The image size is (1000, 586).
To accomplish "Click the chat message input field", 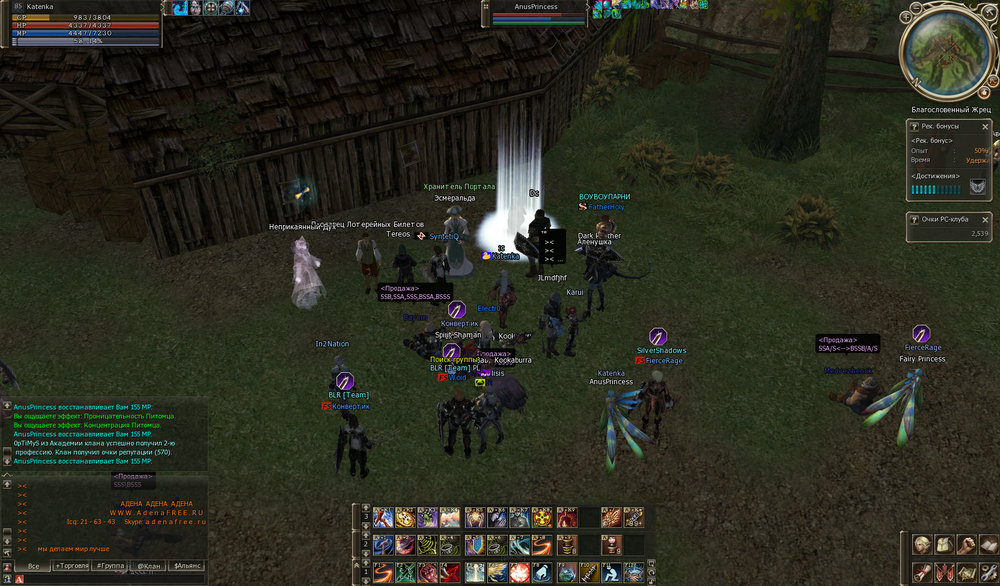I will [110, 579].
